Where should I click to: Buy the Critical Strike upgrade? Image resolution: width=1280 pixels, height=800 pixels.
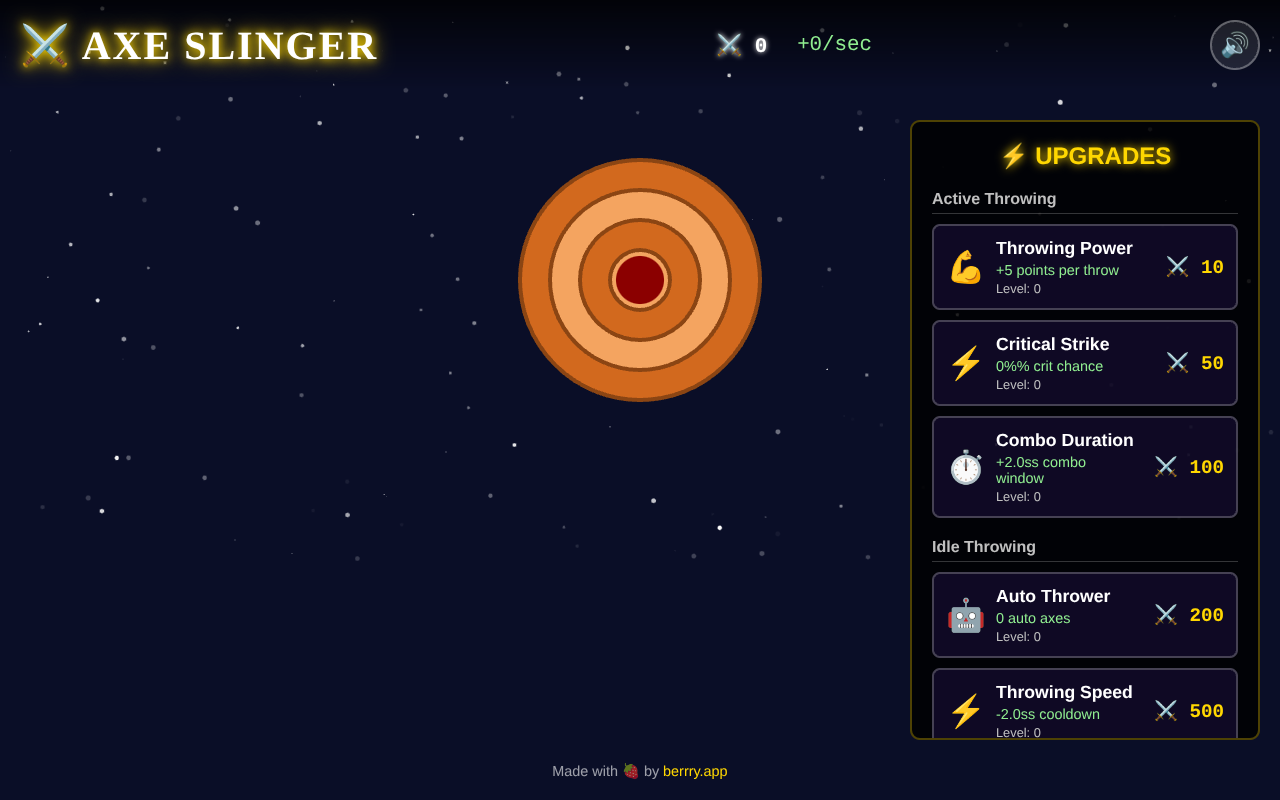[x=1084, y=362]
